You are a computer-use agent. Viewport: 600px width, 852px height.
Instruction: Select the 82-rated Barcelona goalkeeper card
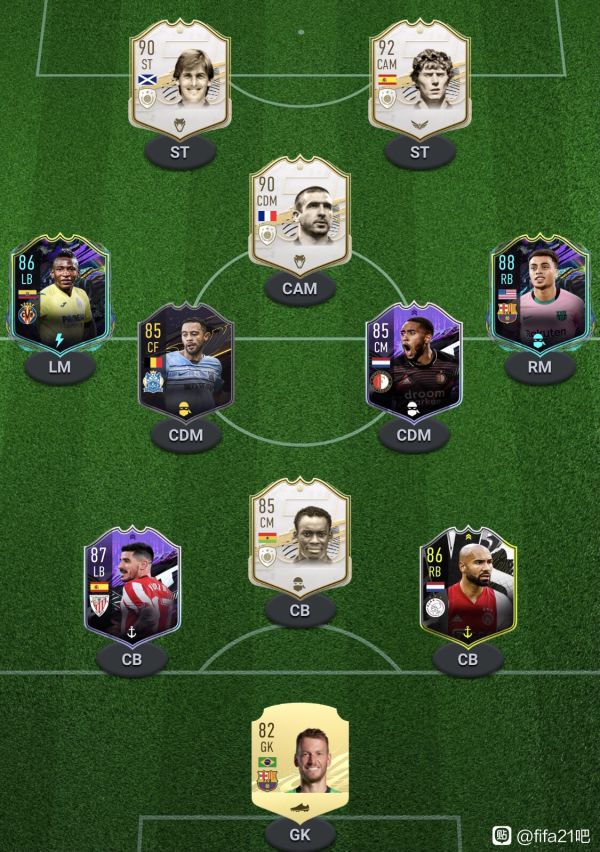[x=299, y=755]
